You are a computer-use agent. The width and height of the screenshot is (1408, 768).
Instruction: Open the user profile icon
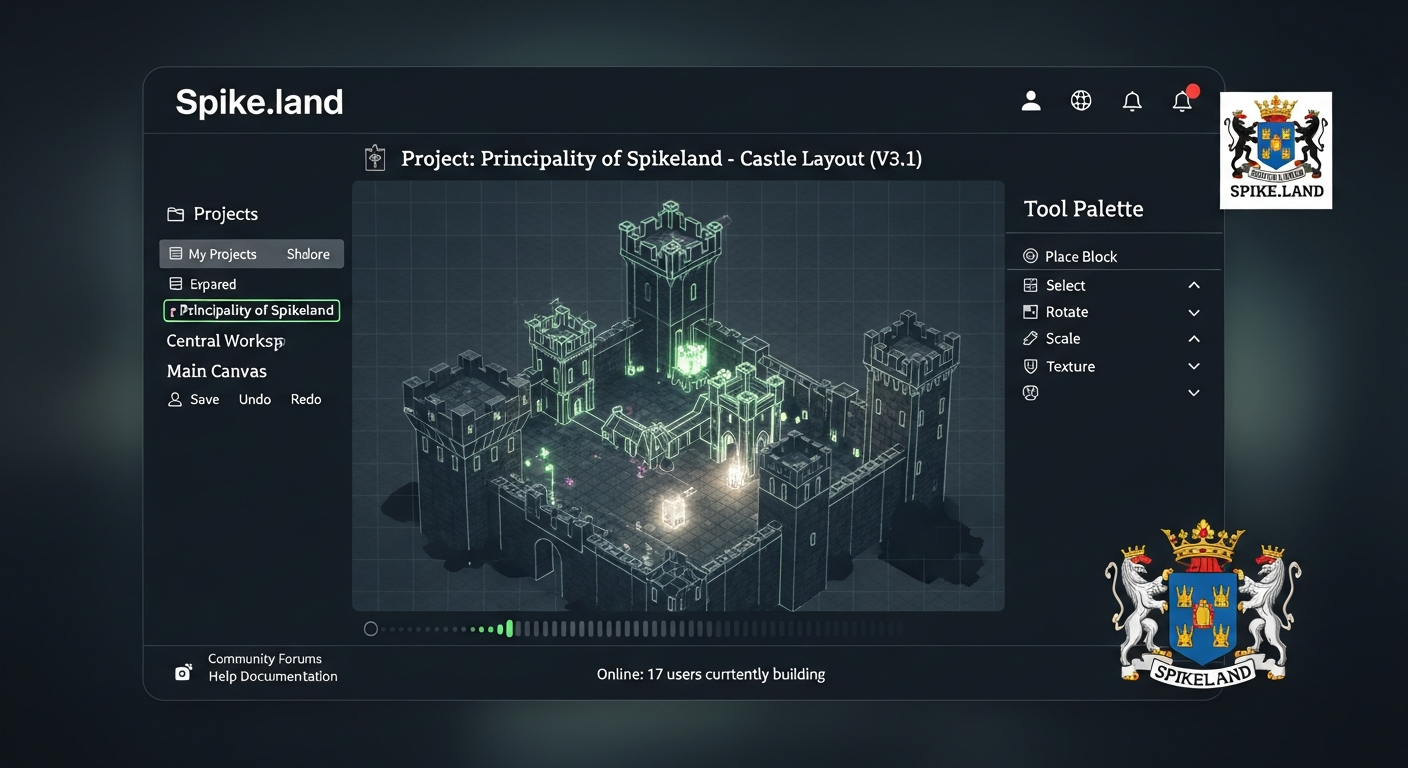[1030, 100]
